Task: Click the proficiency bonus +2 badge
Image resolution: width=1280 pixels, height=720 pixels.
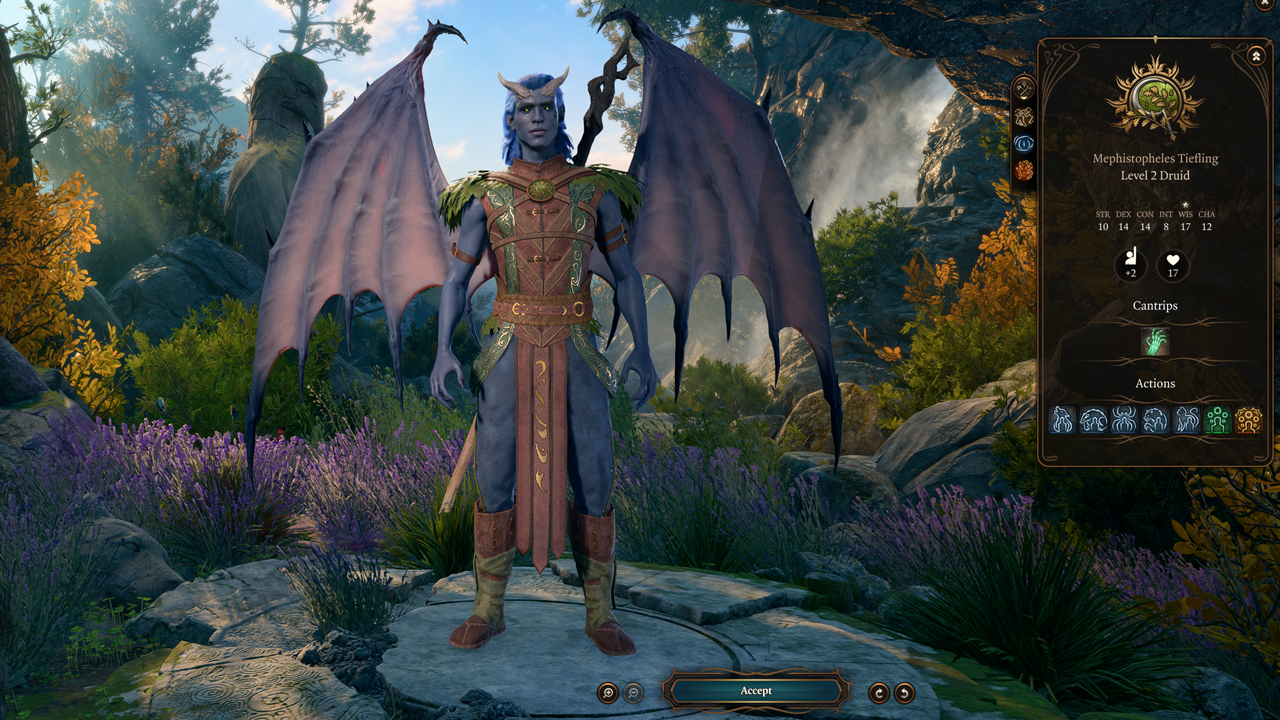Action: [1131, 266]
